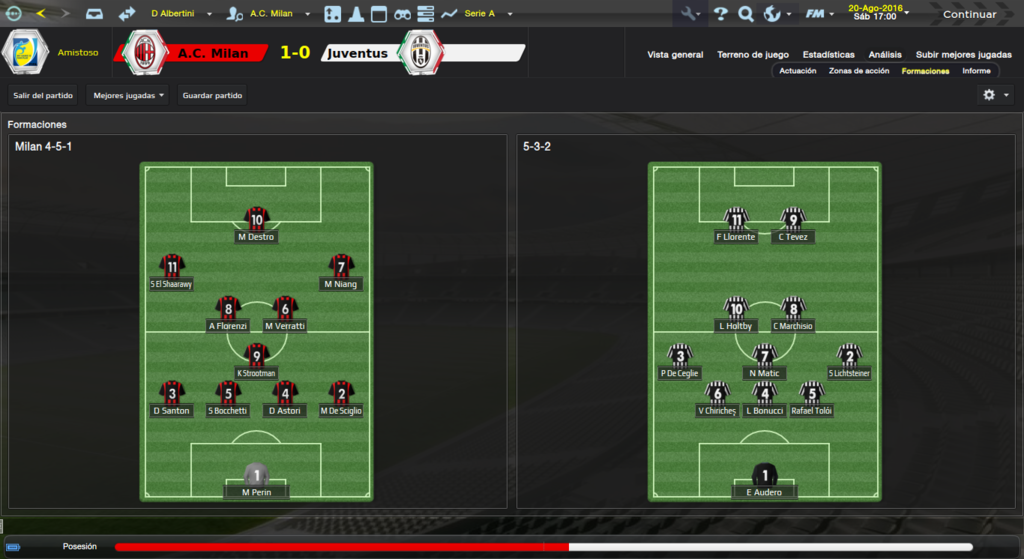Screen dimensions: 1024x559
Task: Open the FM menu
Action: click(819, 14)
